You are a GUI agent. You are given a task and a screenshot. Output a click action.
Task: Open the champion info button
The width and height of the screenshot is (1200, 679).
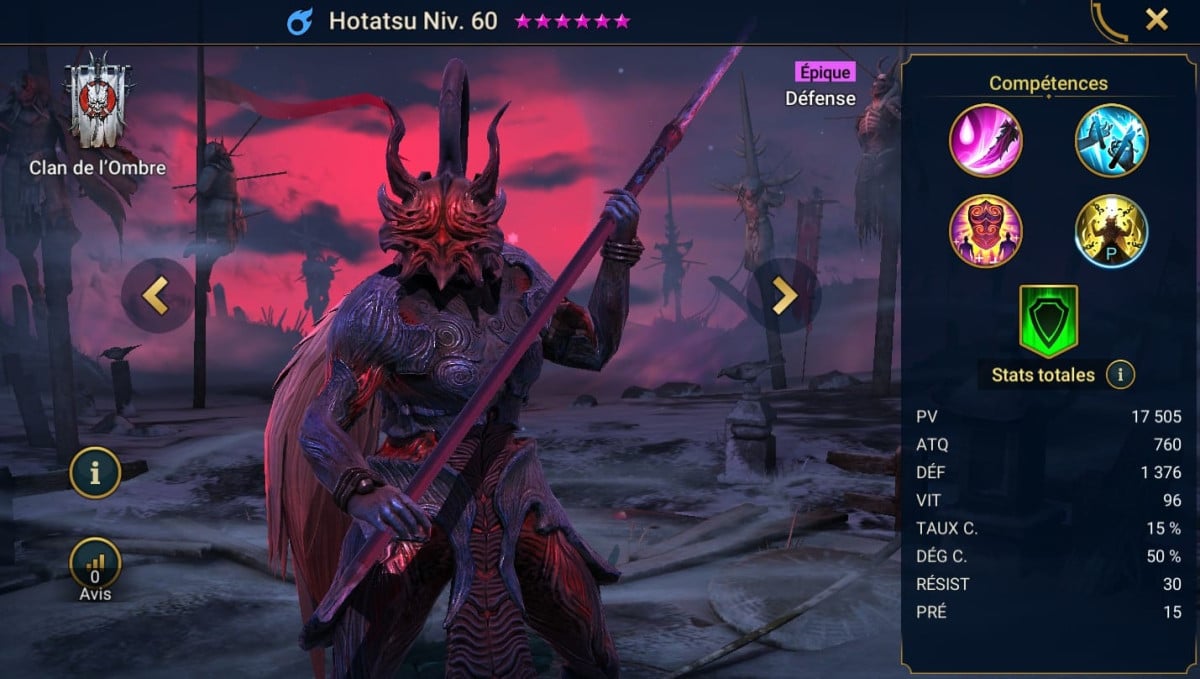(95, 475)
